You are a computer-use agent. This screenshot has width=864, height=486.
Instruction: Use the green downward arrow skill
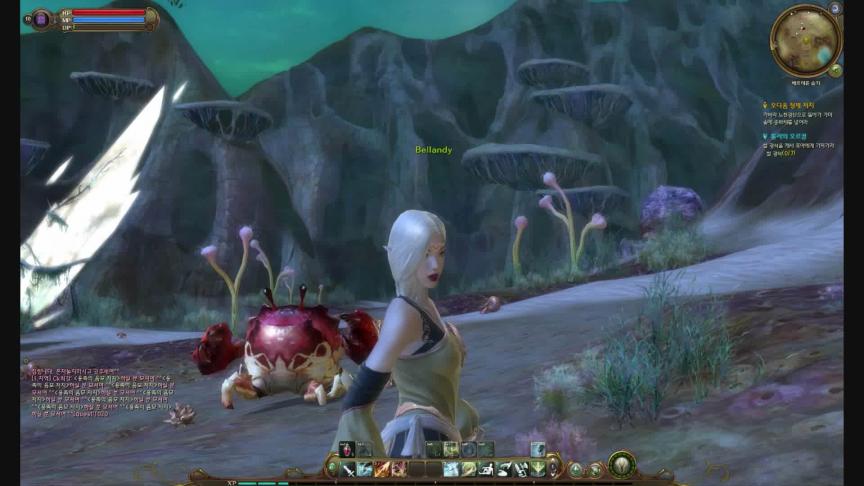pyautogui.click(x=538, y=468)
